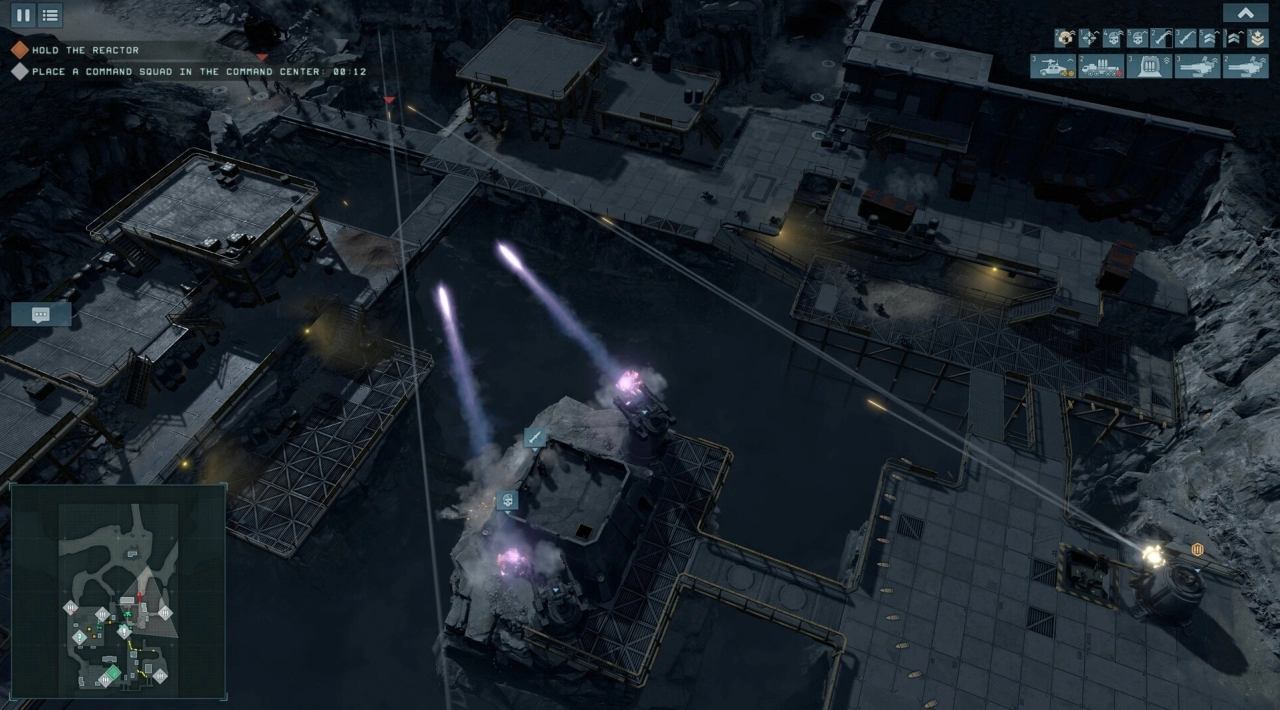
Task: Select the missile launcher truck card
Action: tap(1101, 66)
